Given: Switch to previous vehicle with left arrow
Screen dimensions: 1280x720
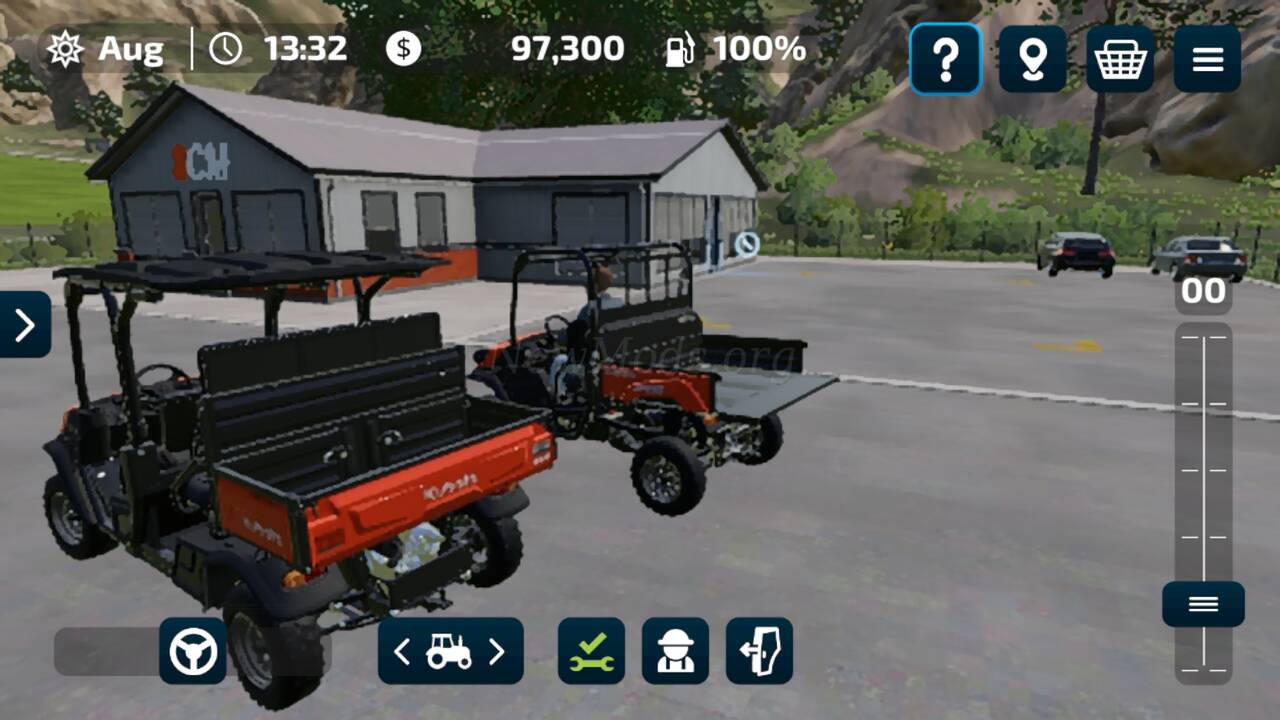Looking at the screenshot, I should coord(402,652).
